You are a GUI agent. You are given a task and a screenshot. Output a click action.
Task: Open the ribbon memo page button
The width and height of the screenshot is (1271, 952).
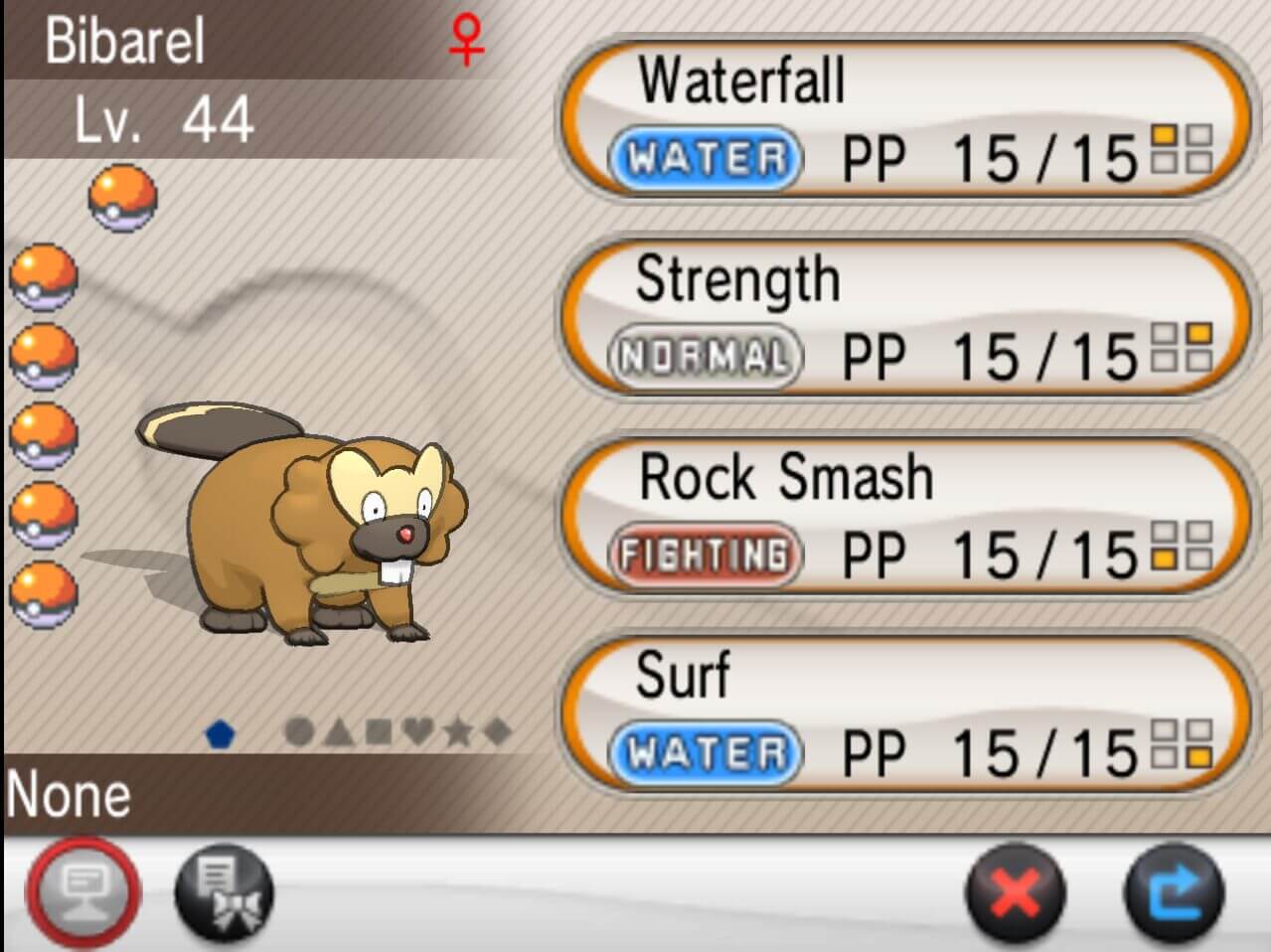(223, 891)
